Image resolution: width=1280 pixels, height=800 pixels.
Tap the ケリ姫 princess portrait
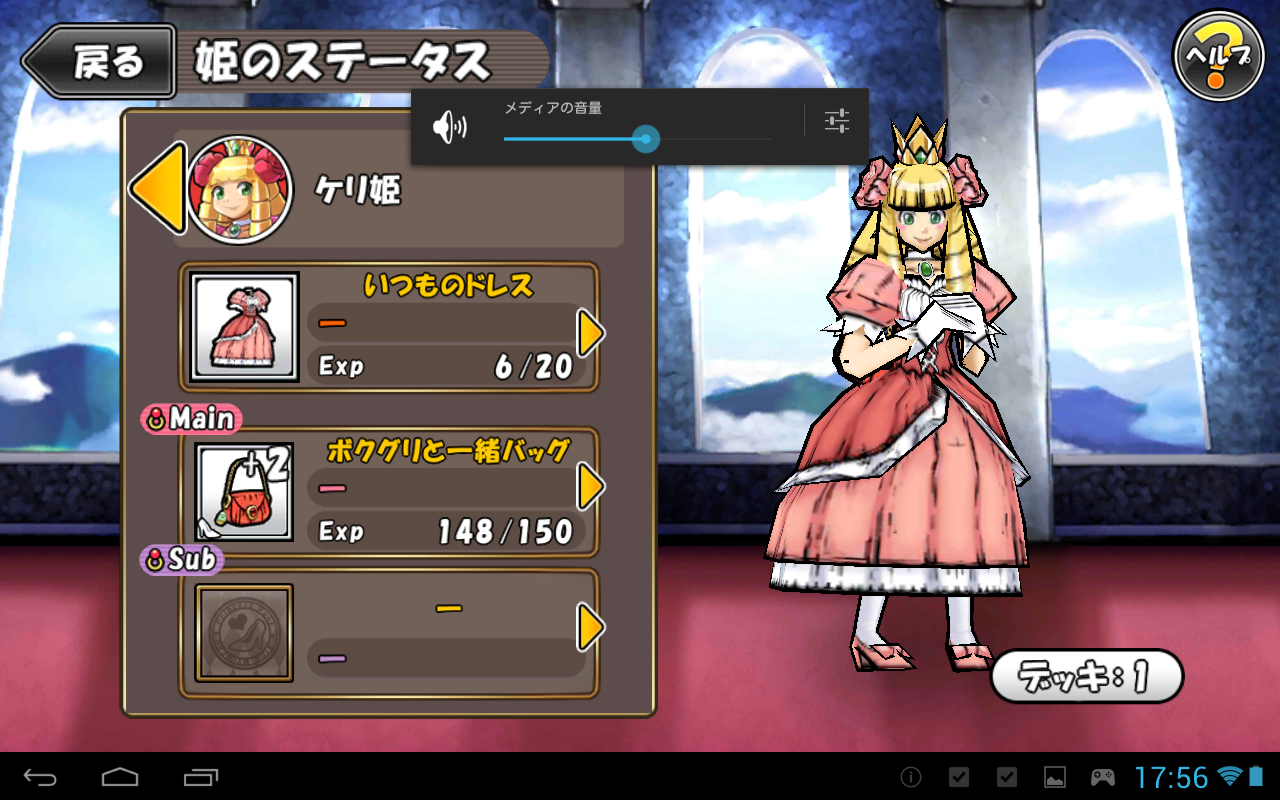[x=239, y=190]
